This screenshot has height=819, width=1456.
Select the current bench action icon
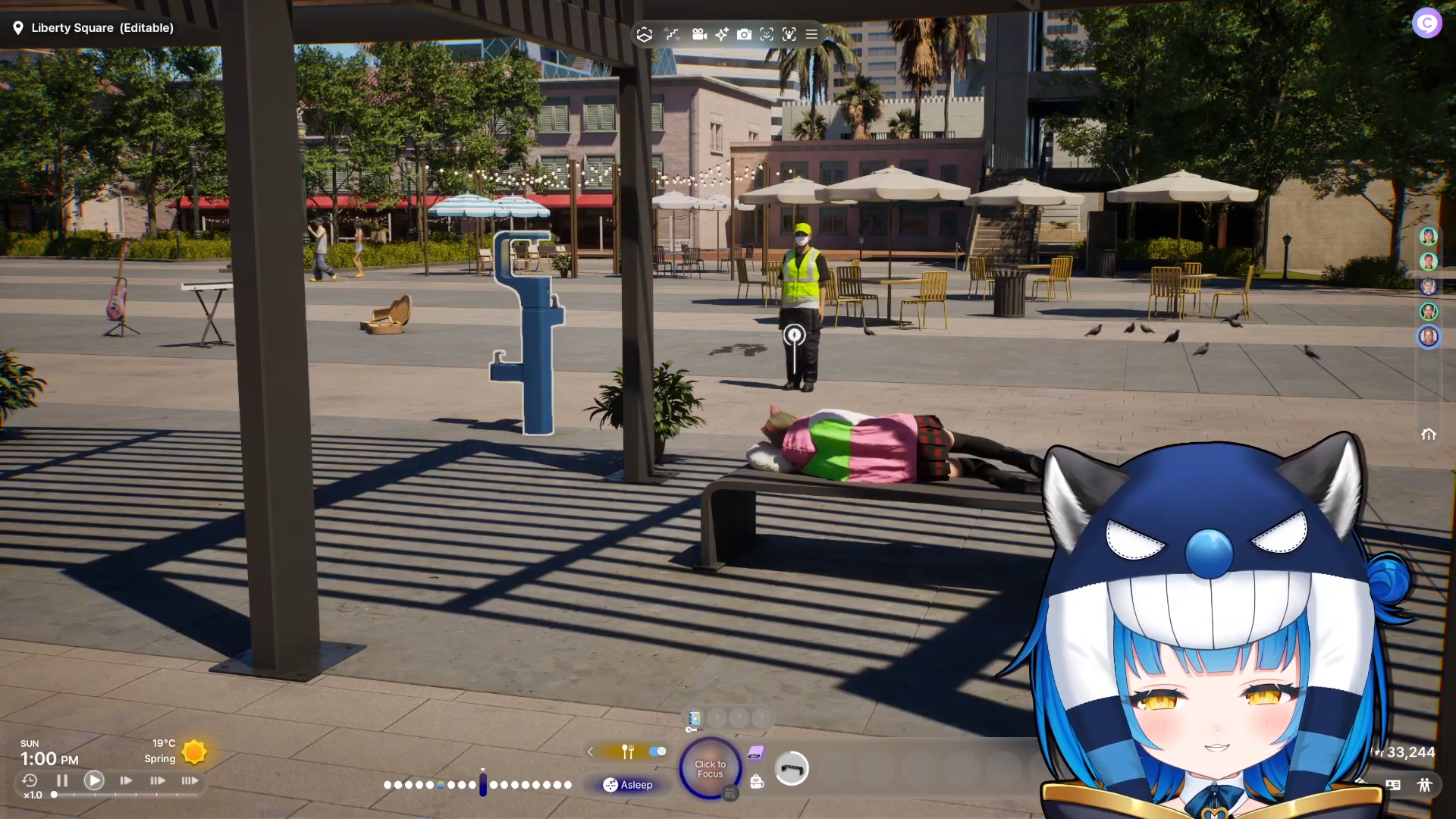point(792,769)
